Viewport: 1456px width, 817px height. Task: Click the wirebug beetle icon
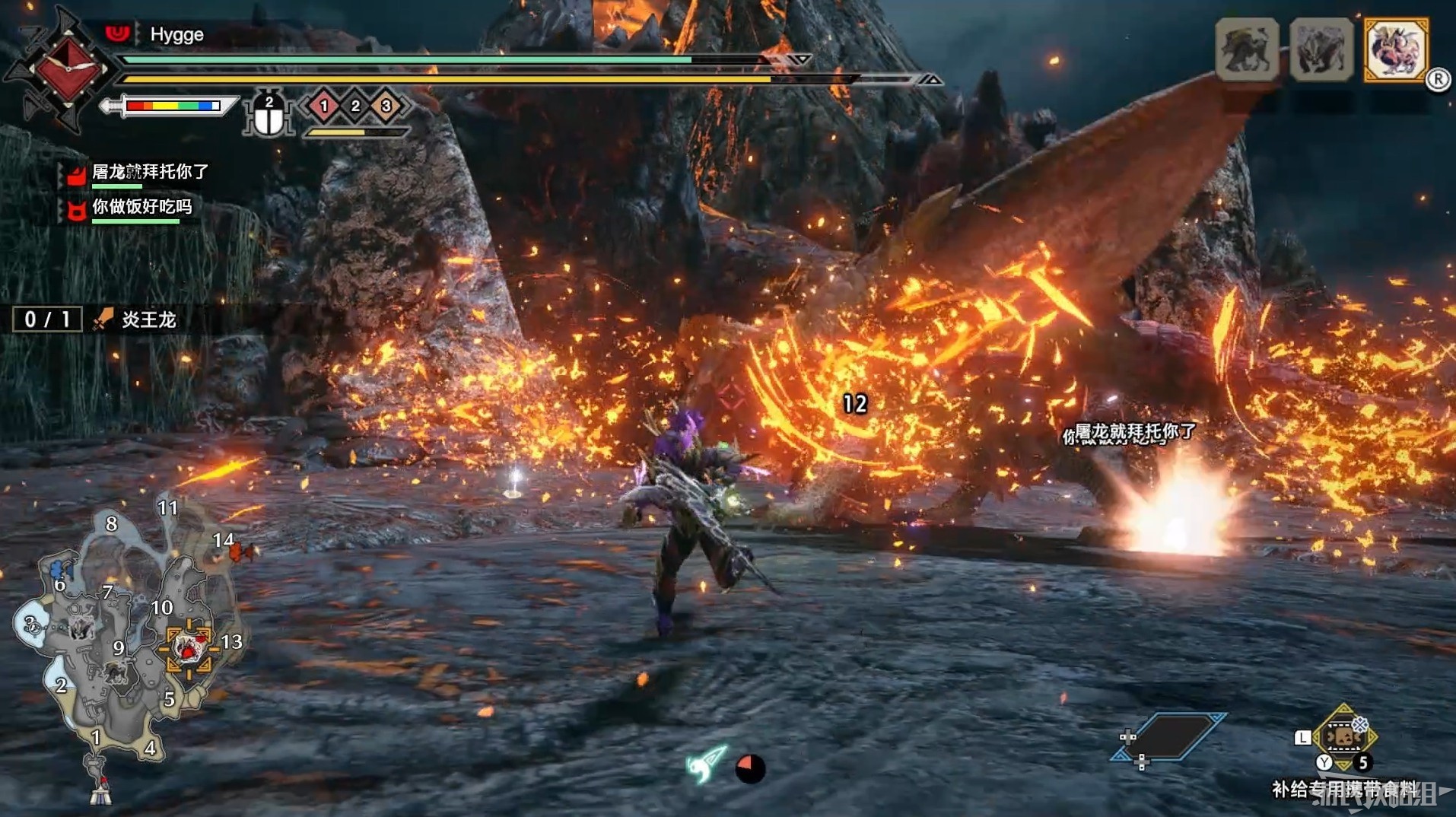pyautogui.click(x=268, y=116)
